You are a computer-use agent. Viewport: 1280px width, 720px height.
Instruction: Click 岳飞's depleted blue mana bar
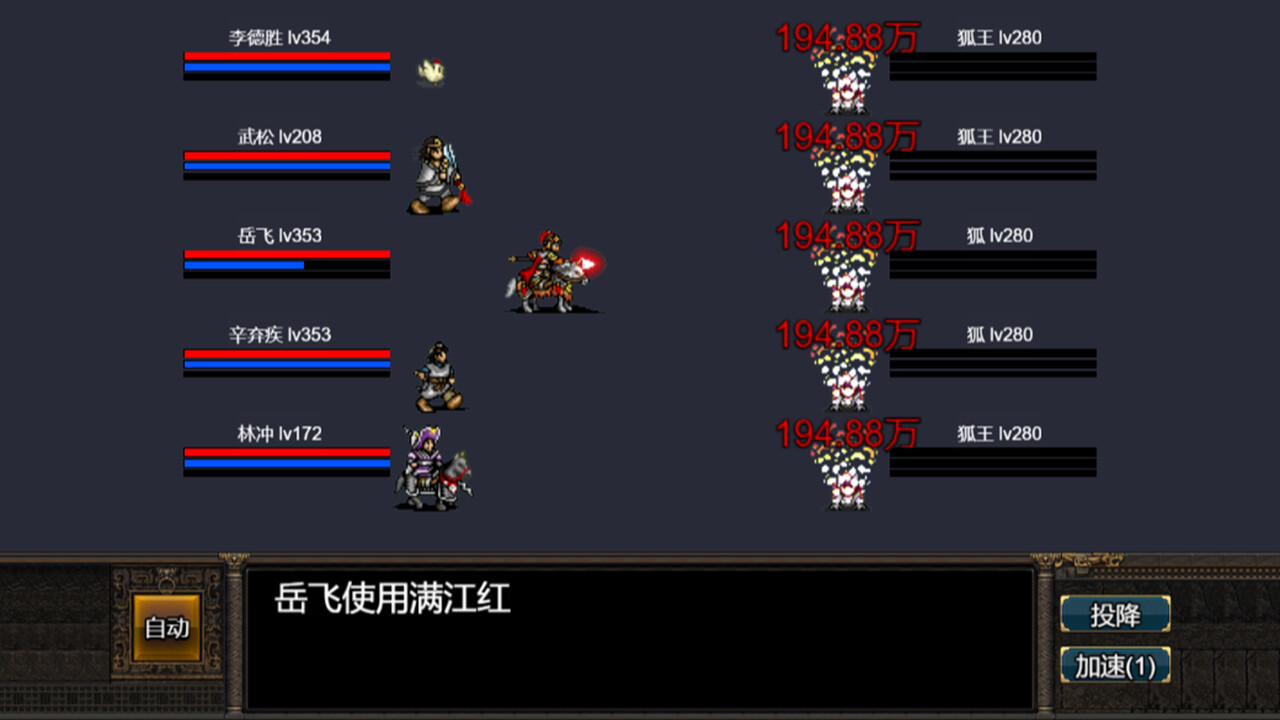286,266
